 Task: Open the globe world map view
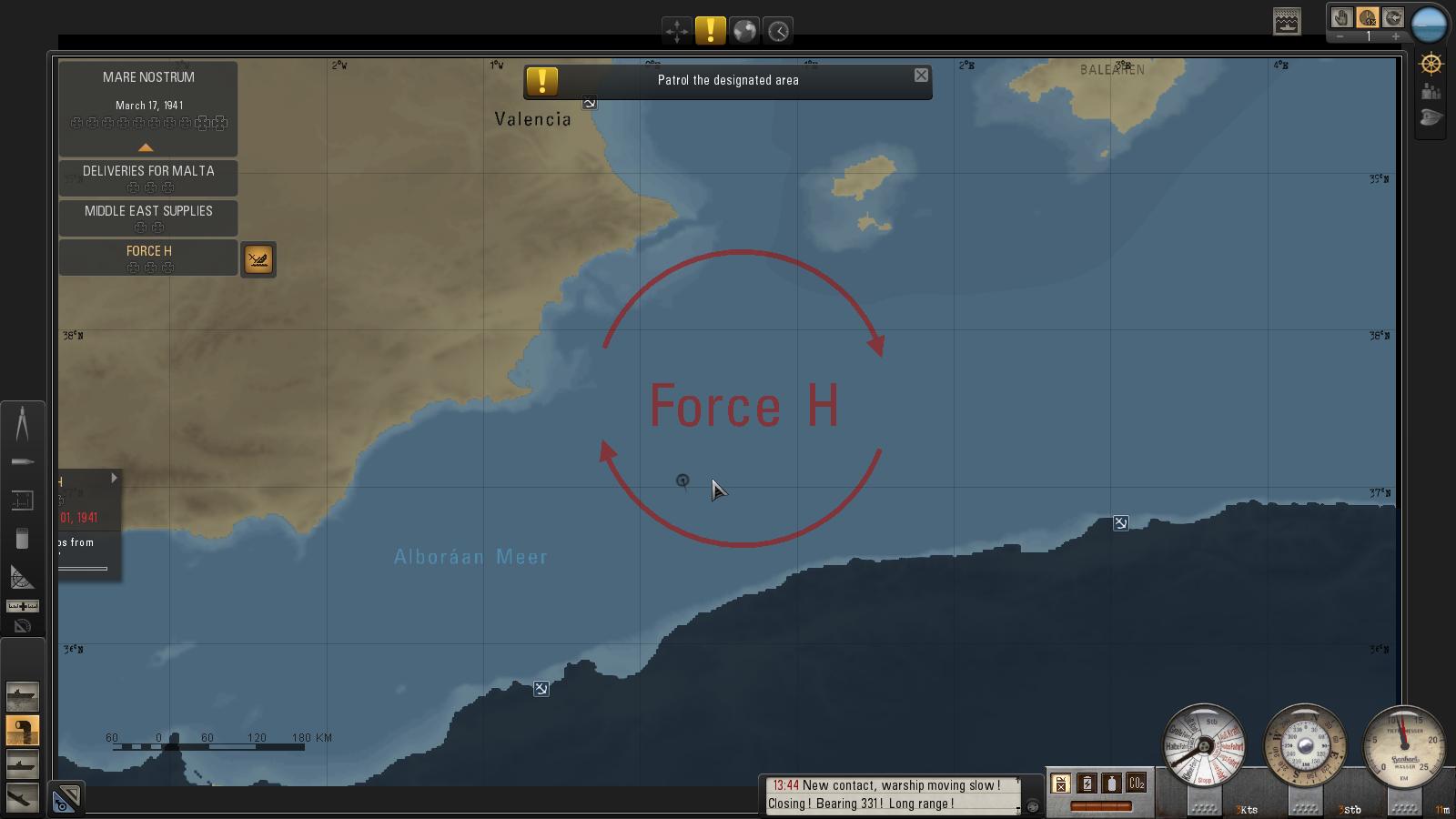(x=744, y=31)
